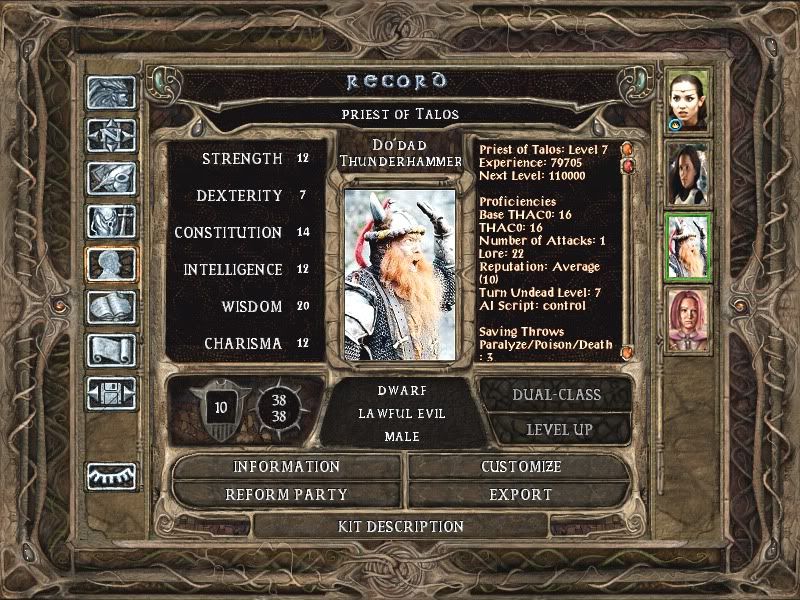Viewport: 800px width, 600px height.
Task: Click the Dual-Class button
Action: [x=556, y=394]
